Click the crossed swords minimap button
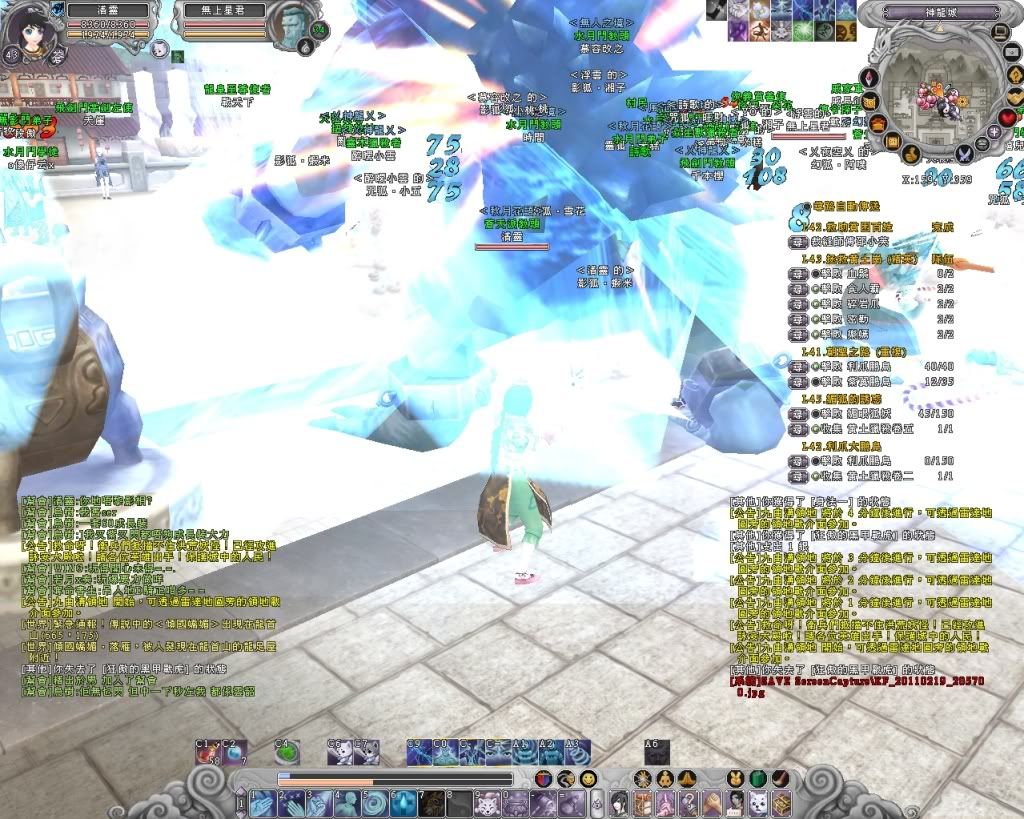The height and width of the screenshot is (819, 1024). pos(964,154)
